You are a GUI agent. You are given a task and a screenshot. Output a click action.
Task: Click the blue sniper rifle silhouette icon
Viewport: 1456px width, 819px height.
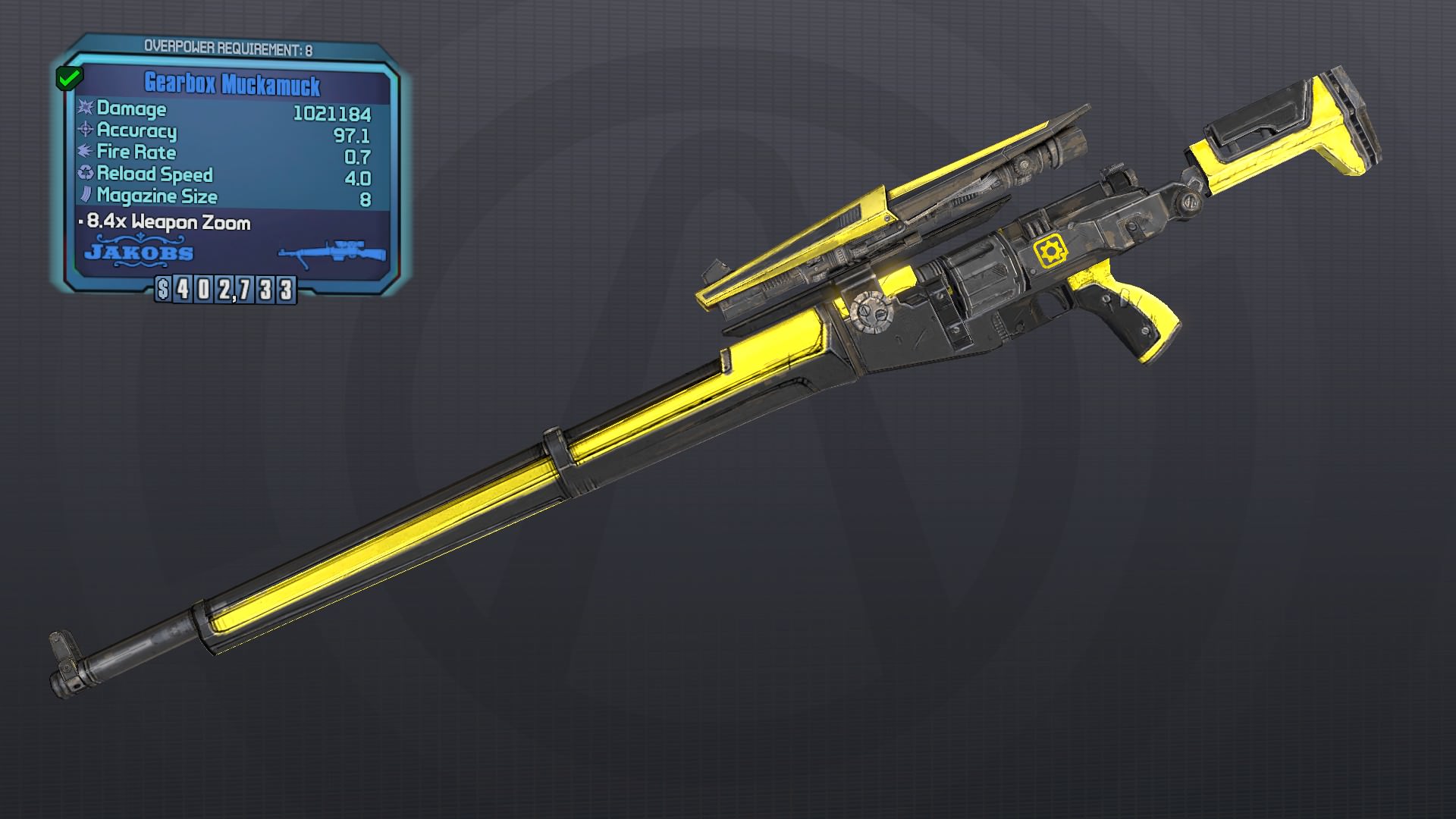pos(328,252)
